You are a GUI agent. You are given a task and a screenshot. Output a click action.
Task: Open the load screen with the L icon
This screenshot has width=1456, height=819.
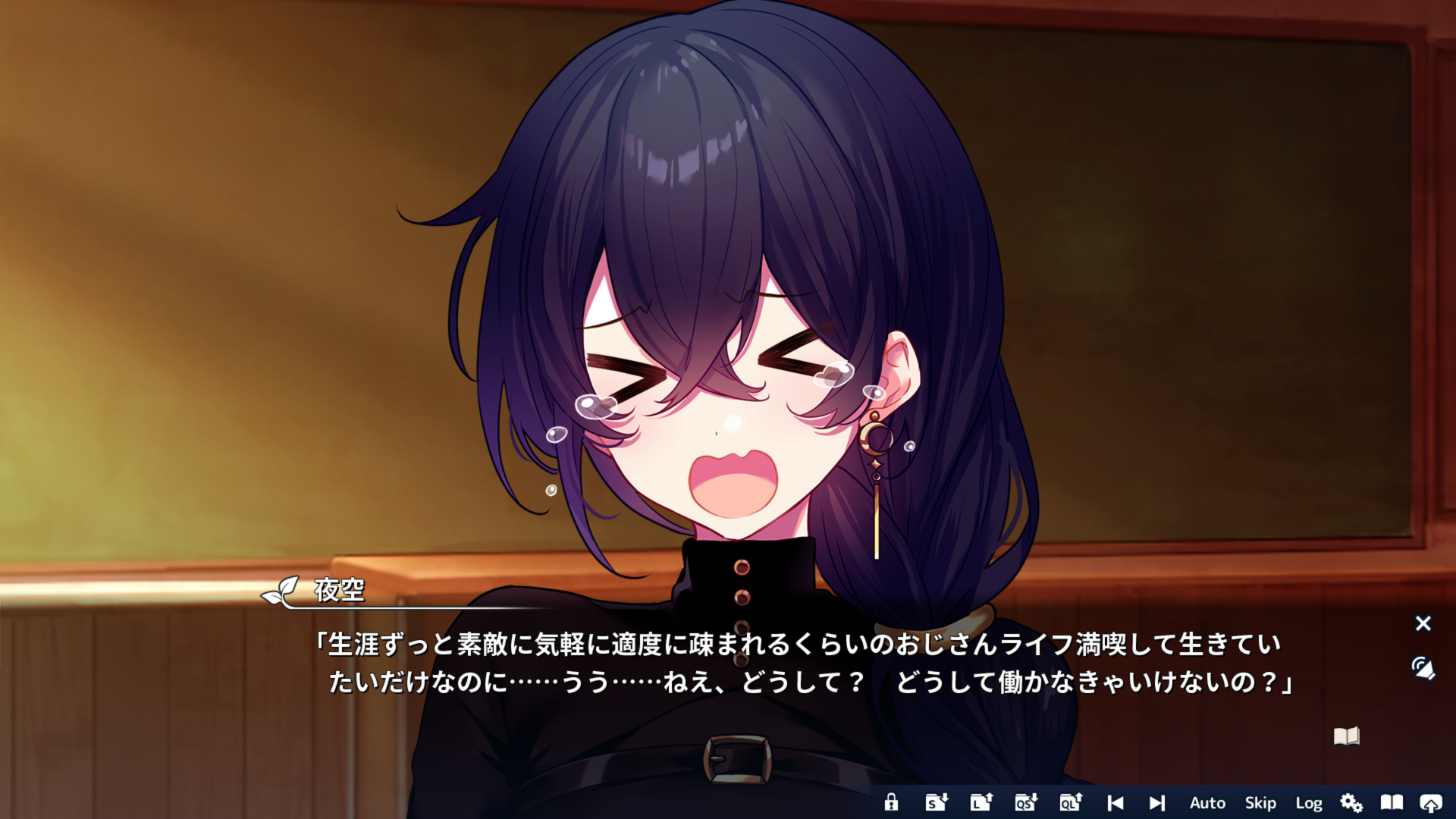[x=981, y=802]
